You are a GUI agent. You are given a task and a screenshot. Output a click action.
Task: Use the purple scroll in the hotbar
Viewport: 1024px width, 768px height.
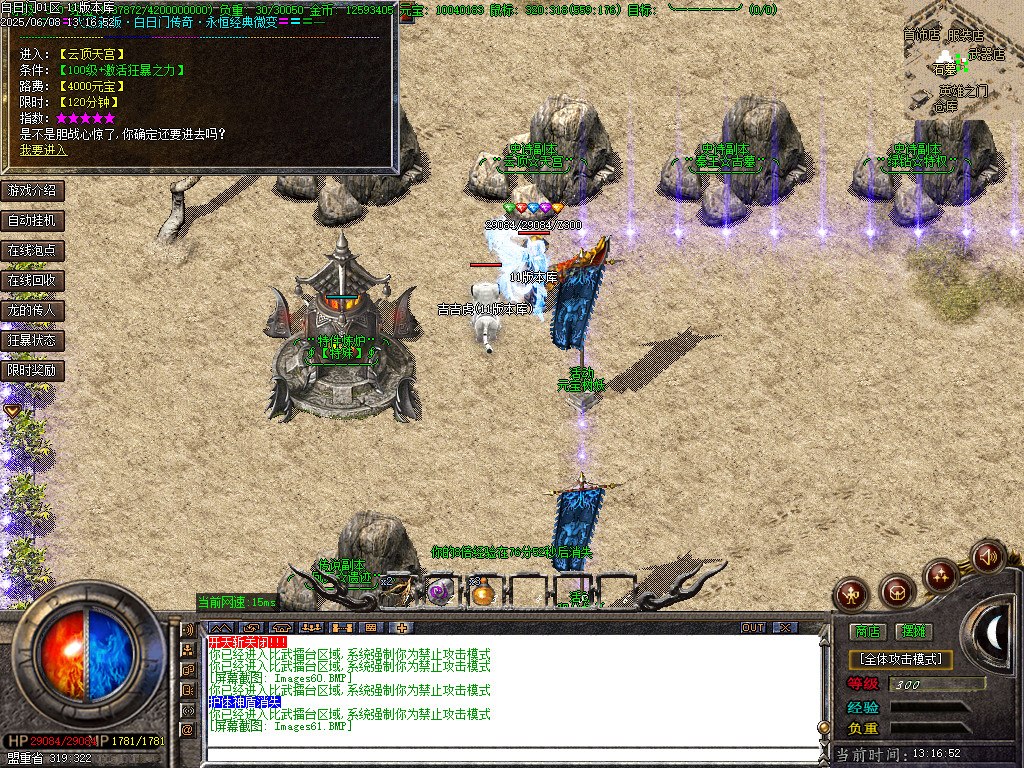coord(439,592)
